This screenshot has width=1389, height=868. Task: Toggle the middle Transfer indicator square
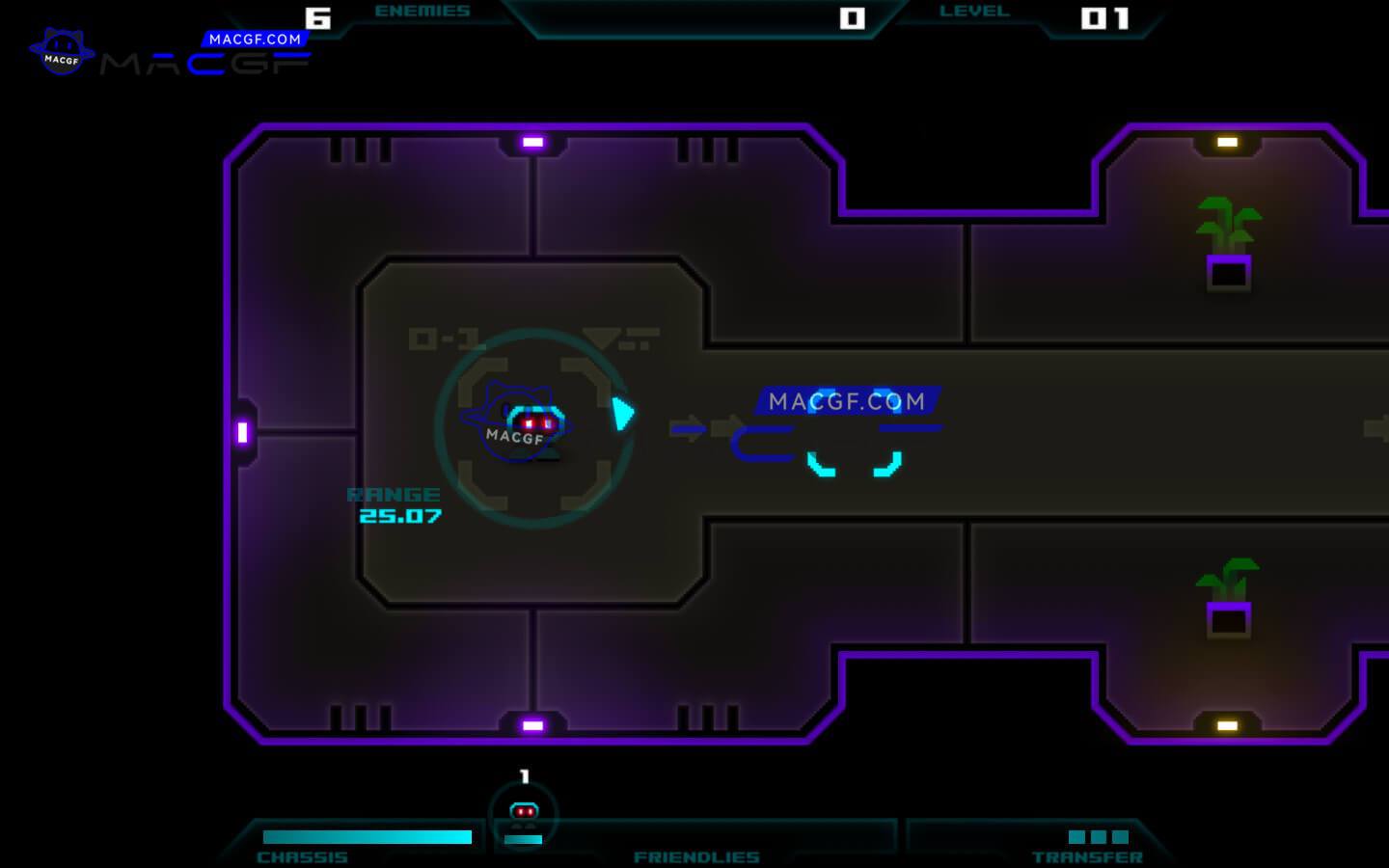pyautogui.click(x=1101, y=837)
